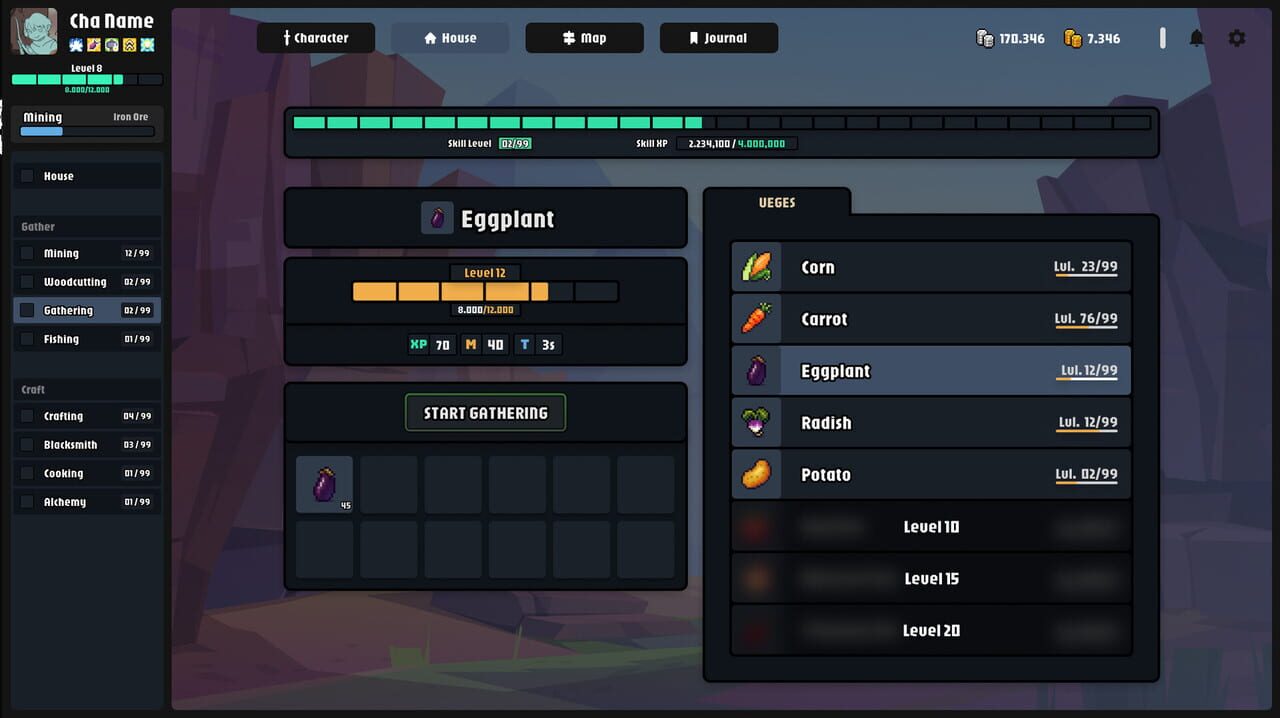Screen dimensions: 1280x718
Task: Show the Journal
Action: (x=718, y=38)
